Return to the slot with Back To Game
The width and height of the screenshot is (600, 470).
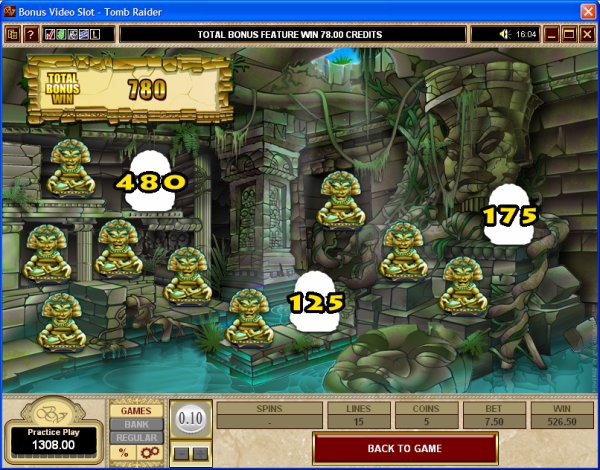(x=403, y=448)
